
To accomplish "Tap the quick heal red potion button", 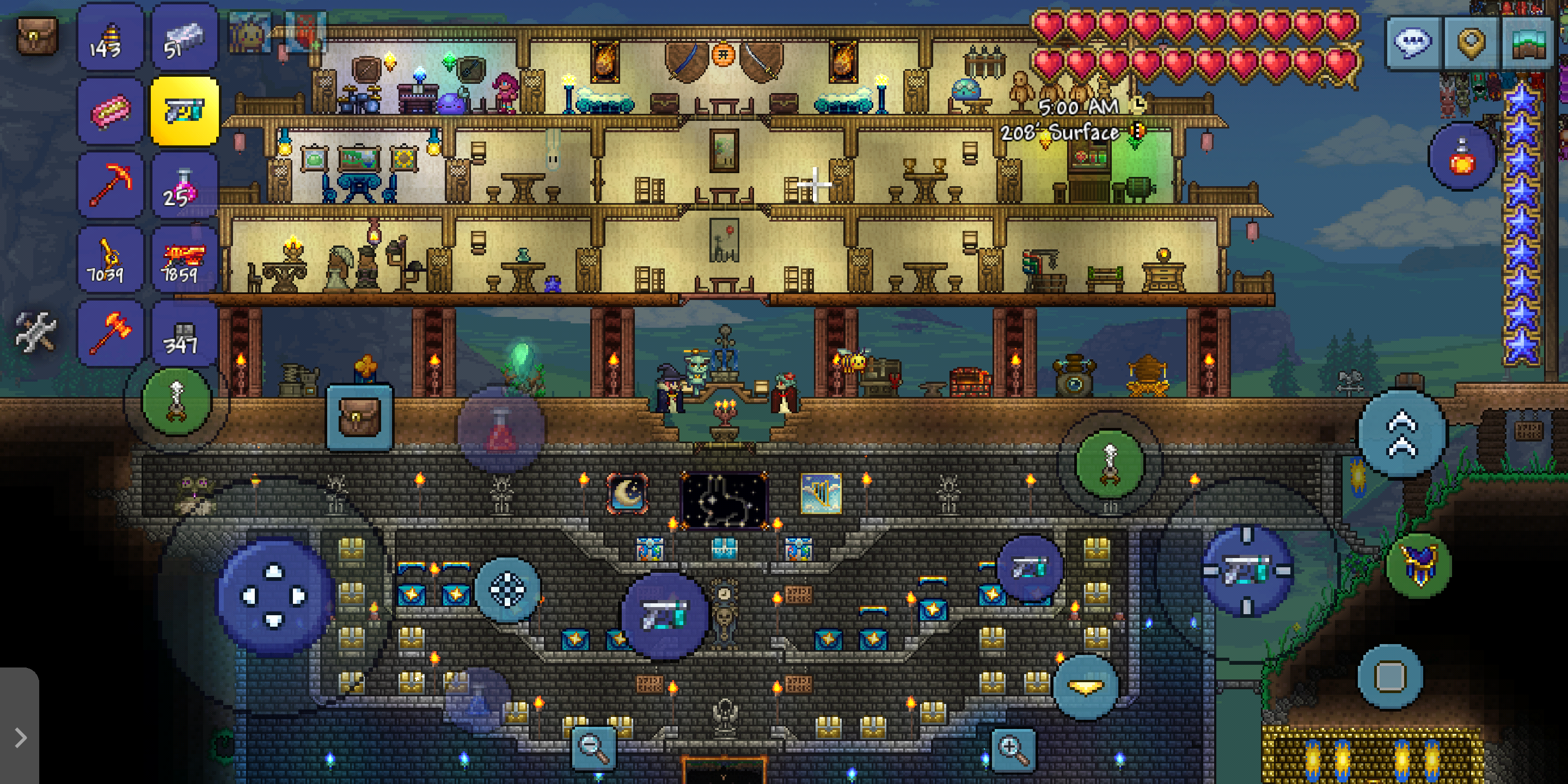I will [501, 430].
